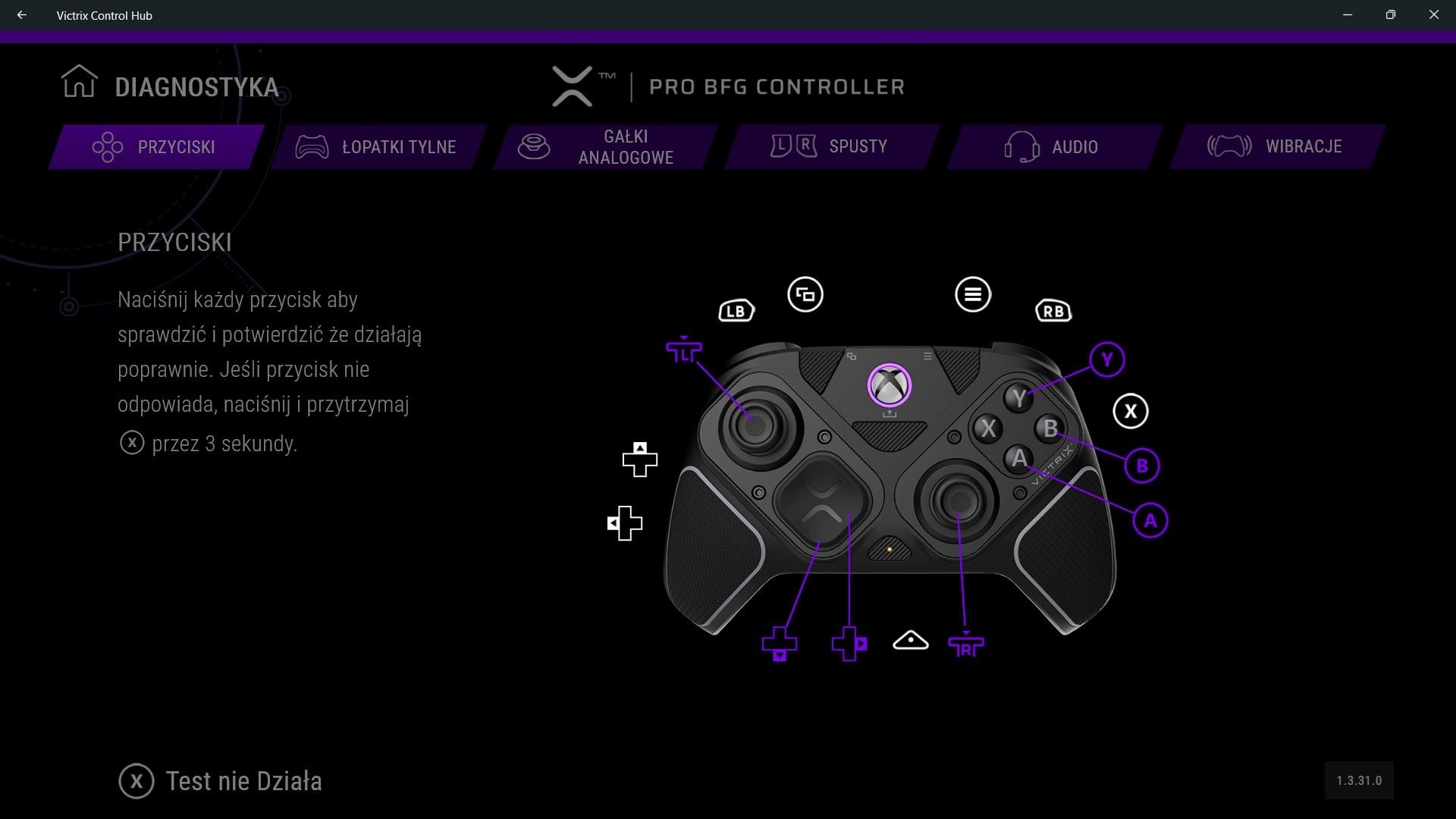
Task: Click the headset icon on AUDIO tab
Action: tap(1020, 146)
